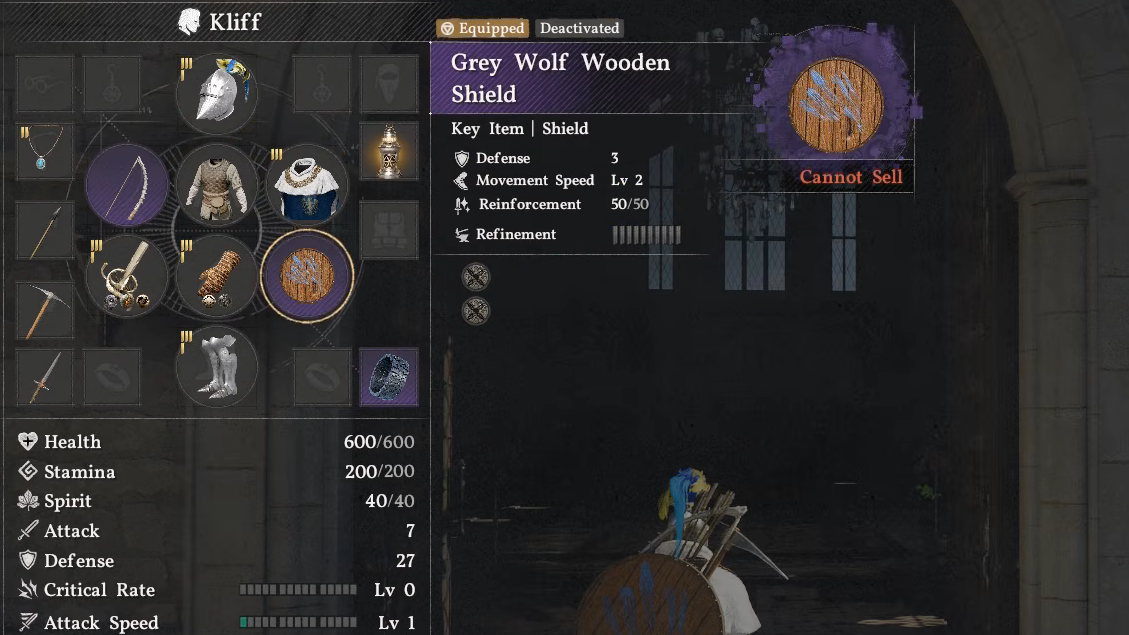
Task: Select the dark ornate ring slot
Action: point(389,377)
